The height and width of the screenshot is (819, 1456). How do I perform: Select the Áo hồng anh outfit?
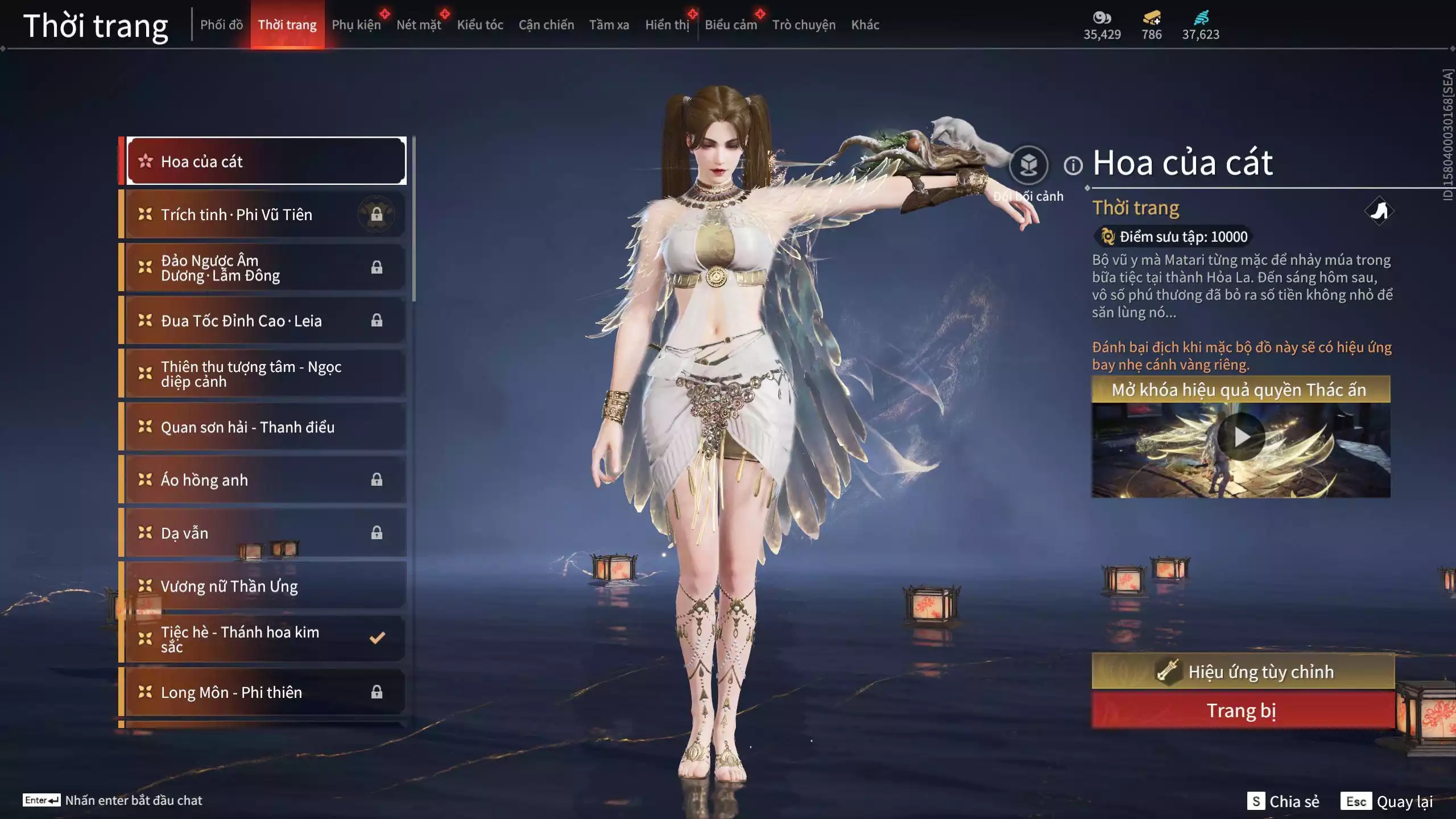[x=266, y=480]
